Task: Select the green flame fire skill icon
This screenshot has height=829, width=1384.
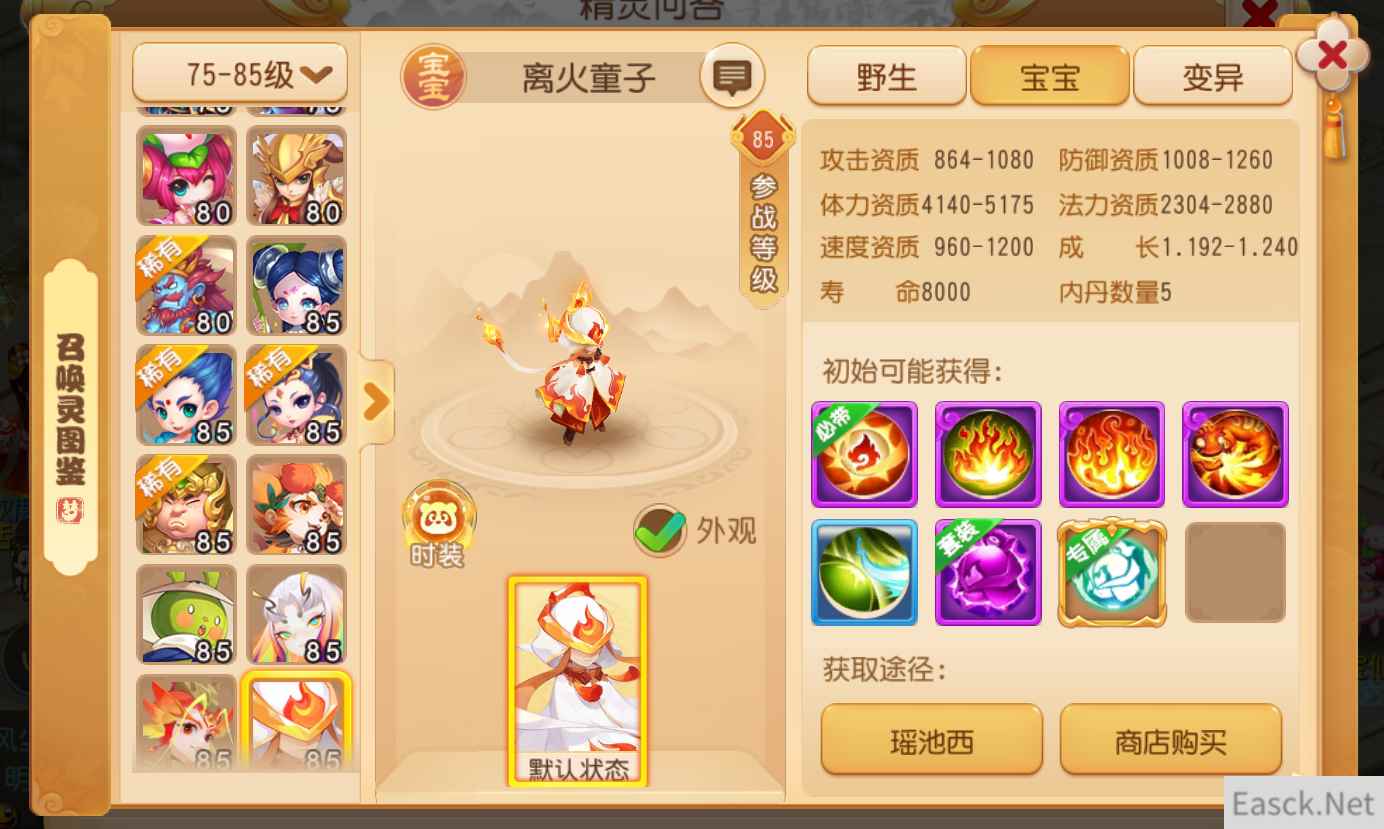Action: tap(987, 454)
